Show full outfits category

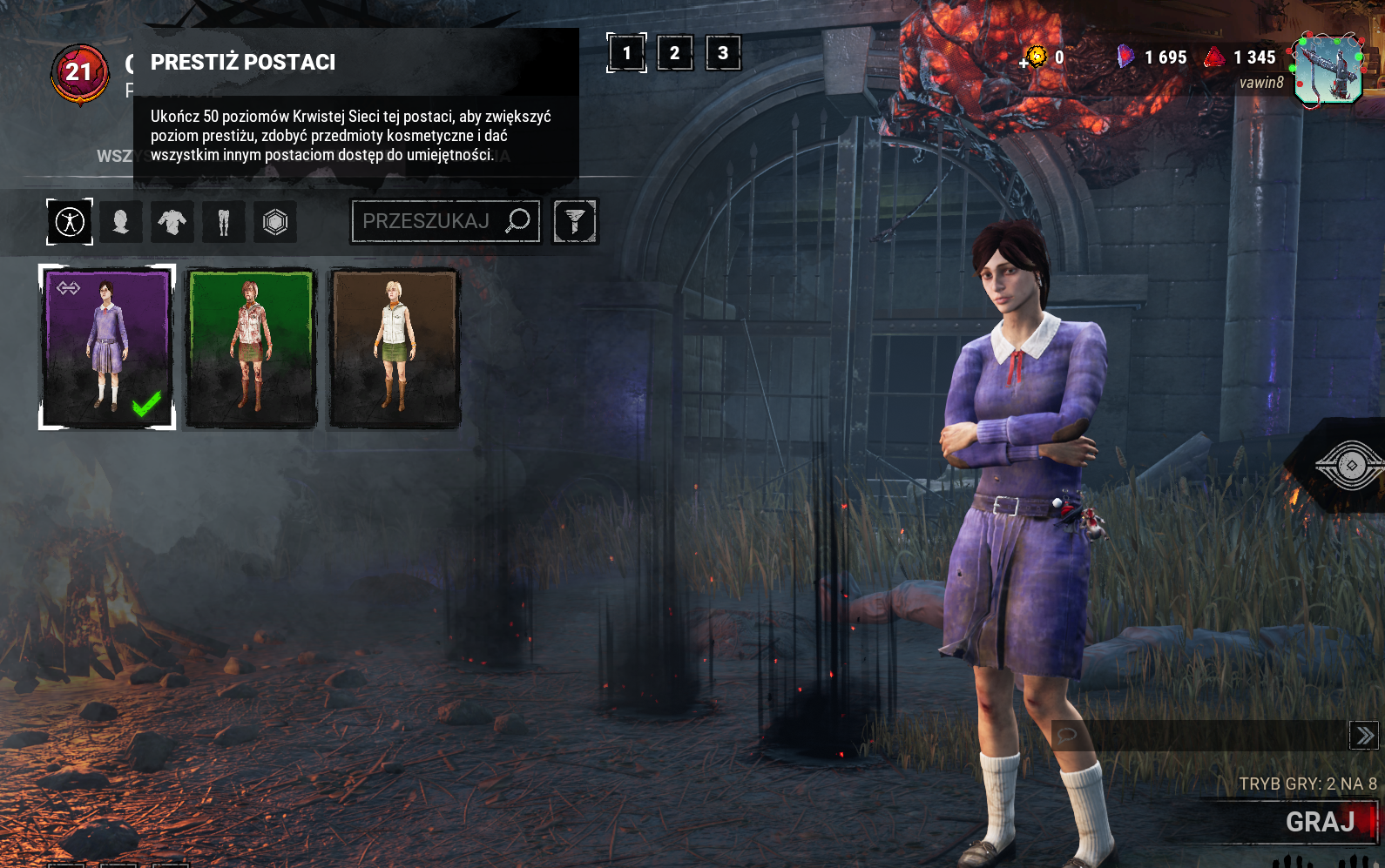(70, 222)
